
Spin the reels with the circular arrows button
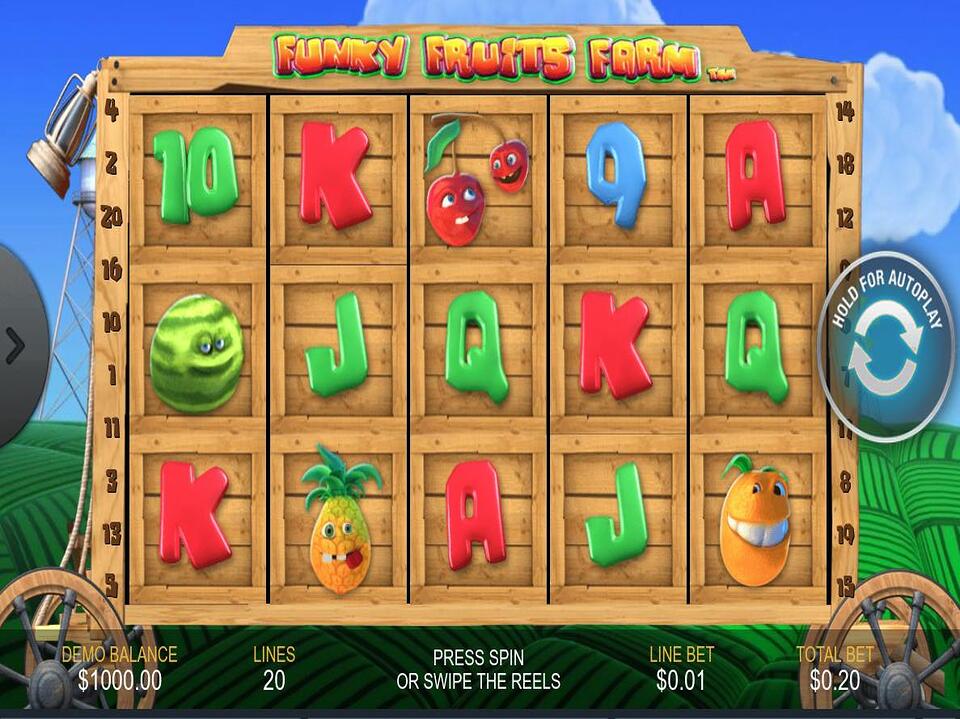point(885,350)
